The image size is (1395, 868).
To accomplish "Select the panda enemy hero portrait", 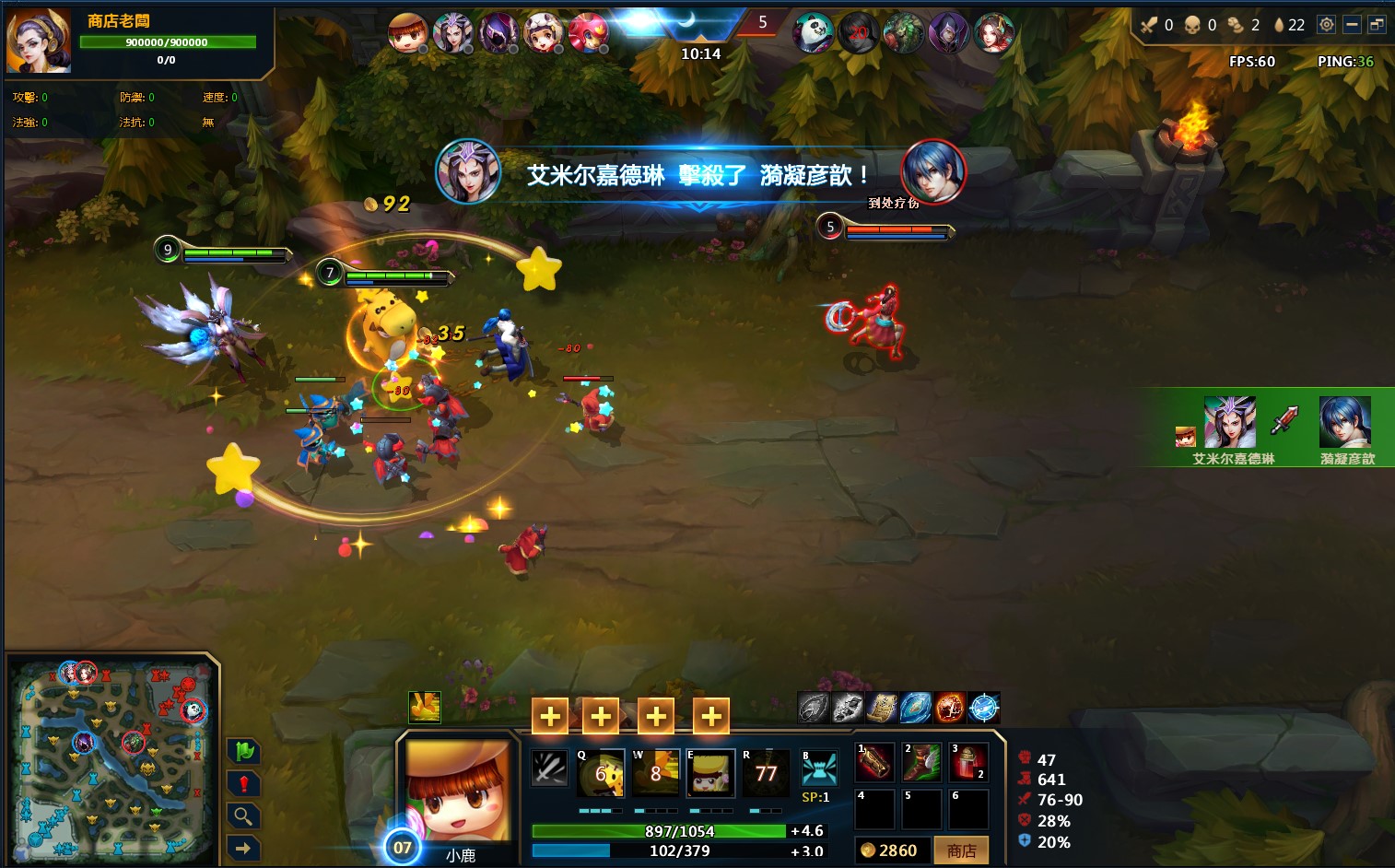I will pyautogui.click(x=814, y=34).
